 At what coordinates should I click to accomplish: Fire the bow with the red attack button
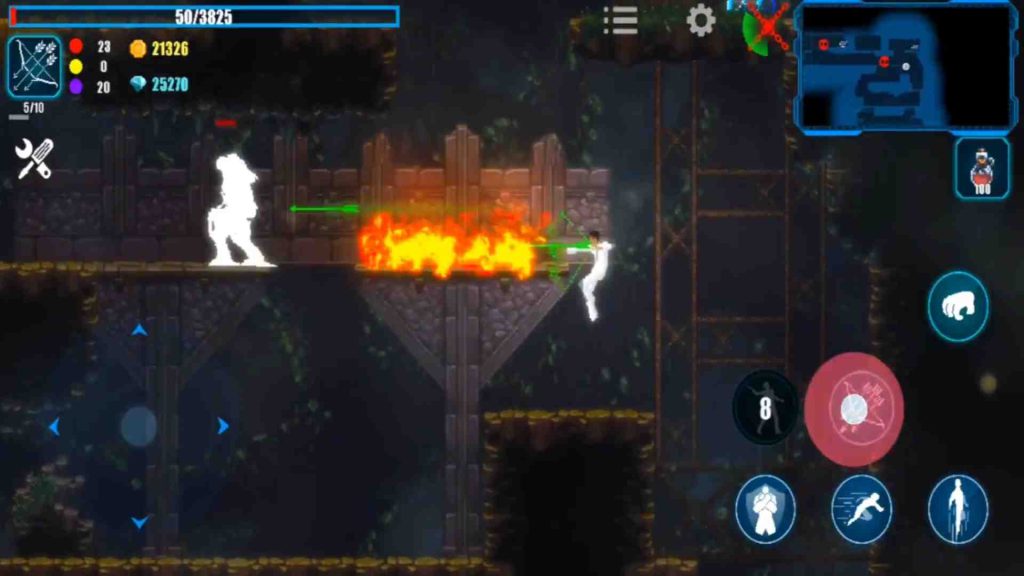(x=854, y=409)
